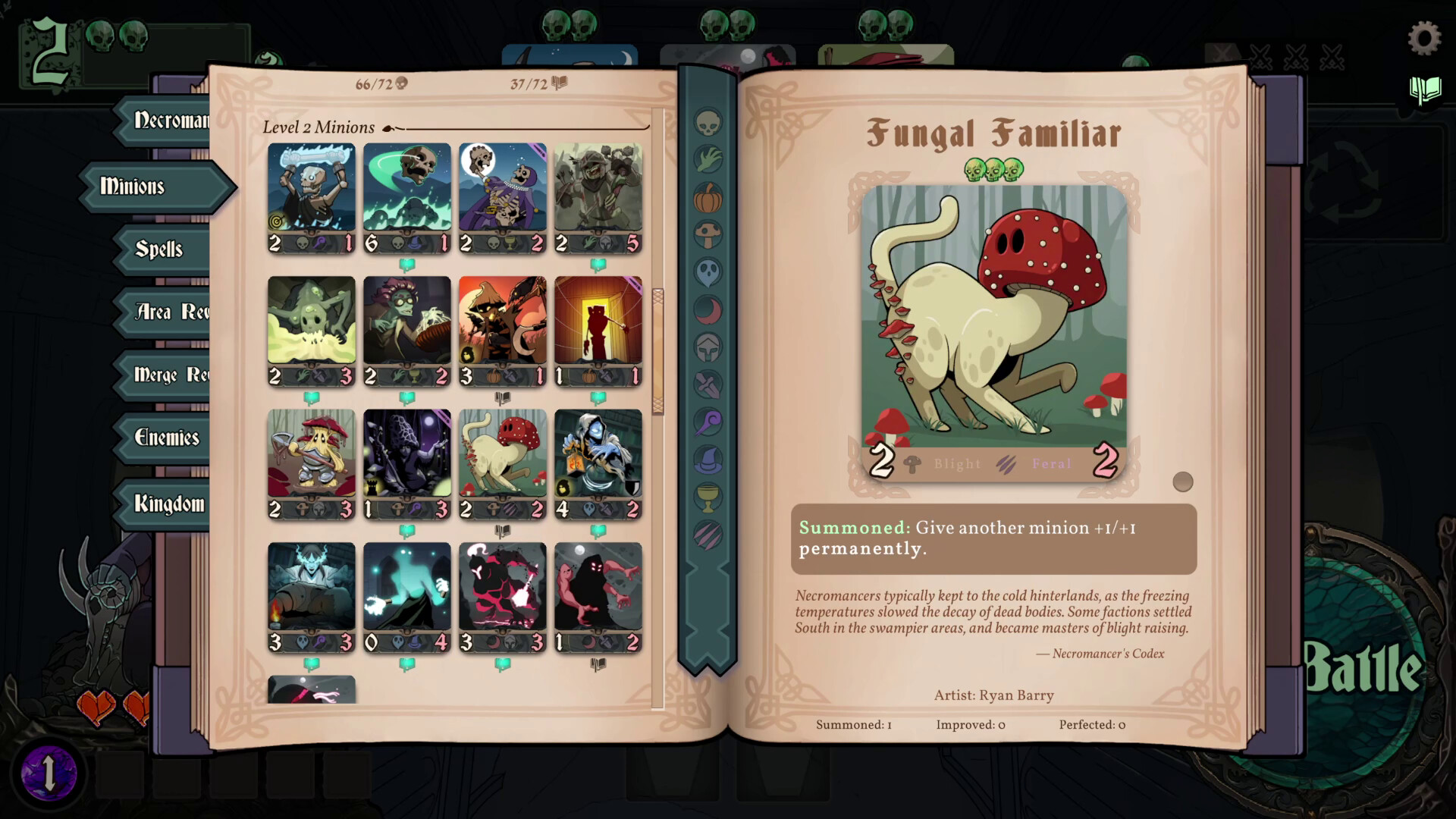Click the helmet filter icon
1456x819 pixels.
[x=709, y=347]
